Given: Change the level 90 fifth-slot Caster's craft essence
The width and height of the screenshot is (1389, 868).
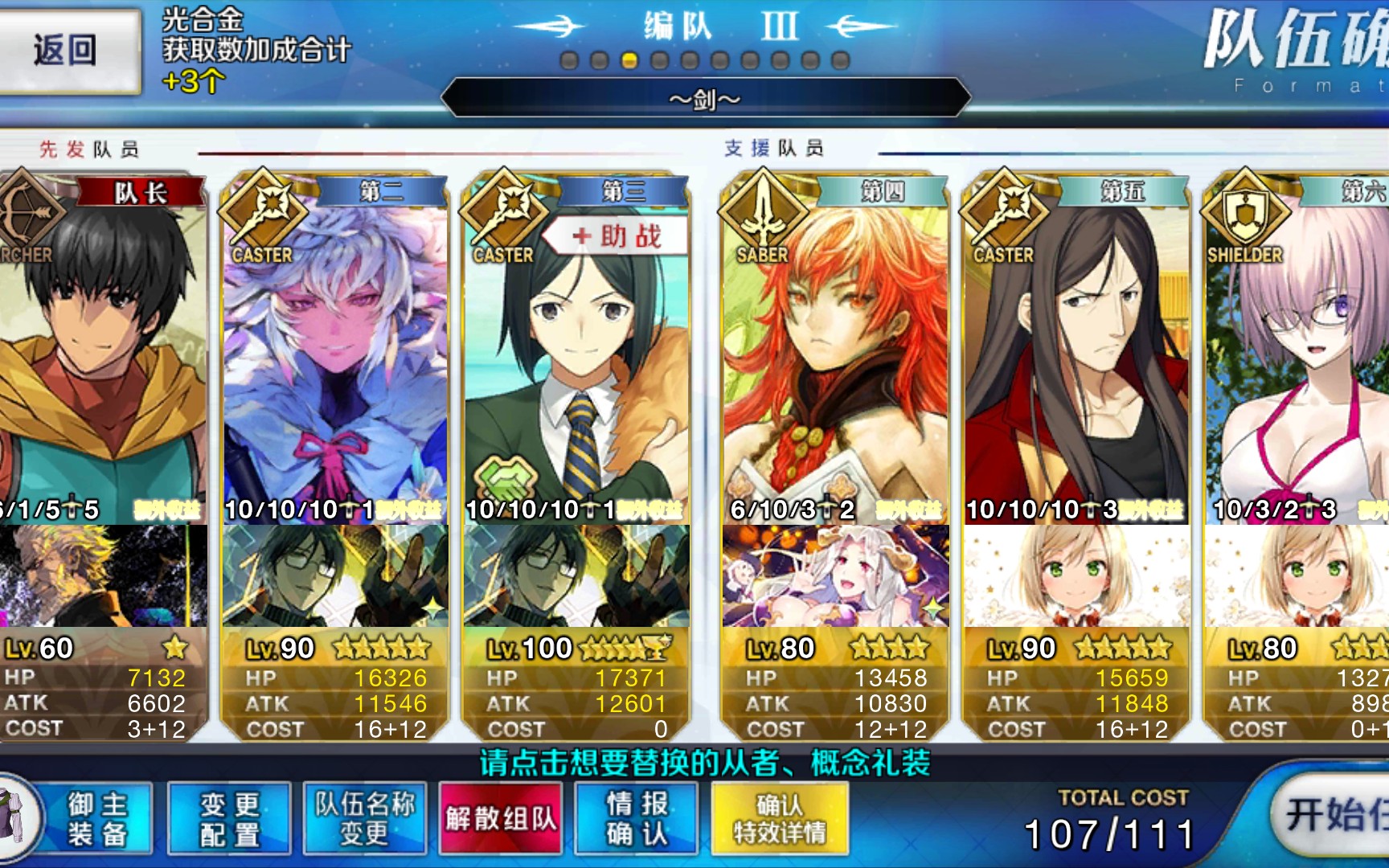Looking at the screenshot, I should [1076, 576].
